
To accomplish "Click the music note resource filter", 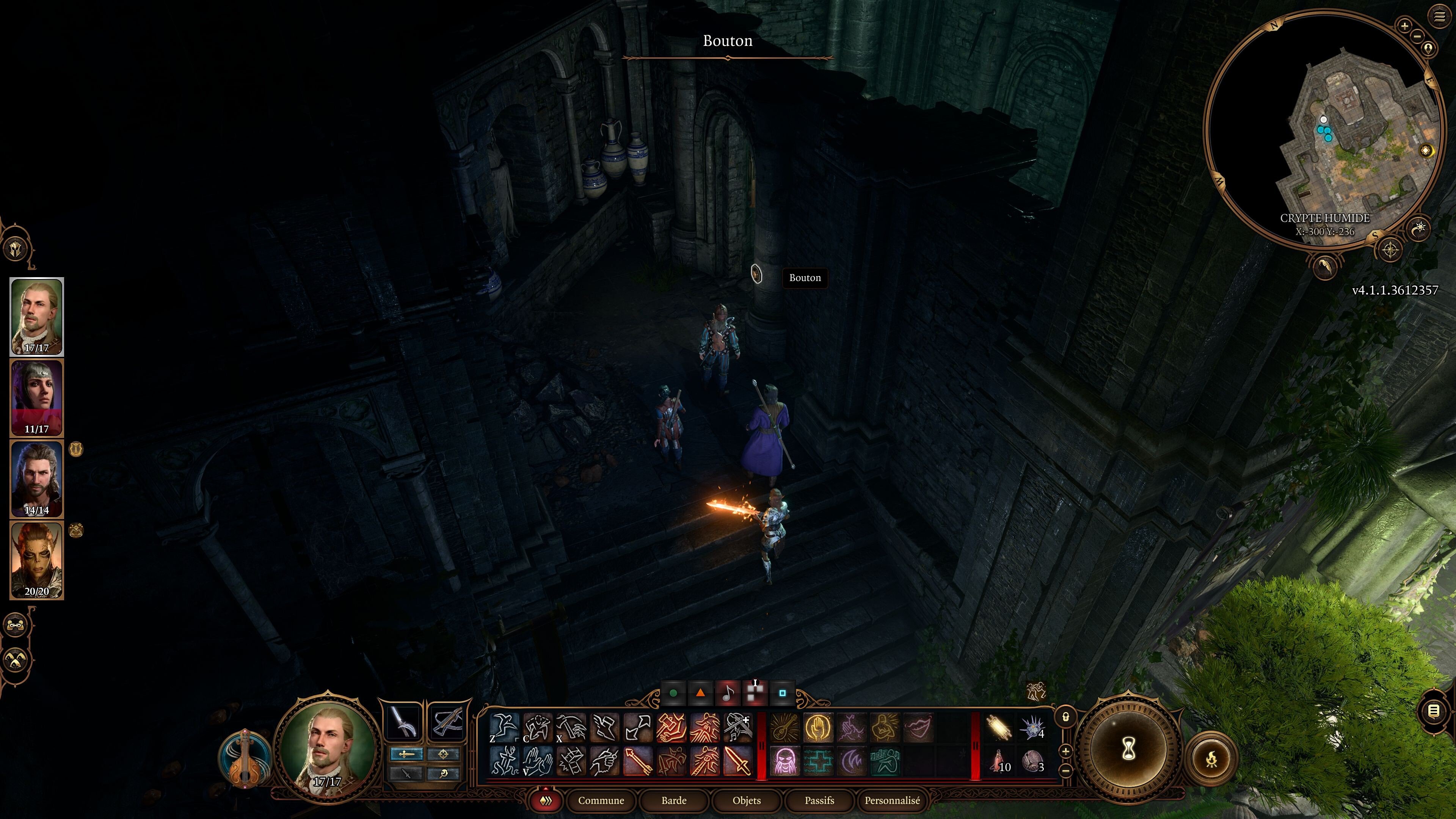I will click(728, 693).
